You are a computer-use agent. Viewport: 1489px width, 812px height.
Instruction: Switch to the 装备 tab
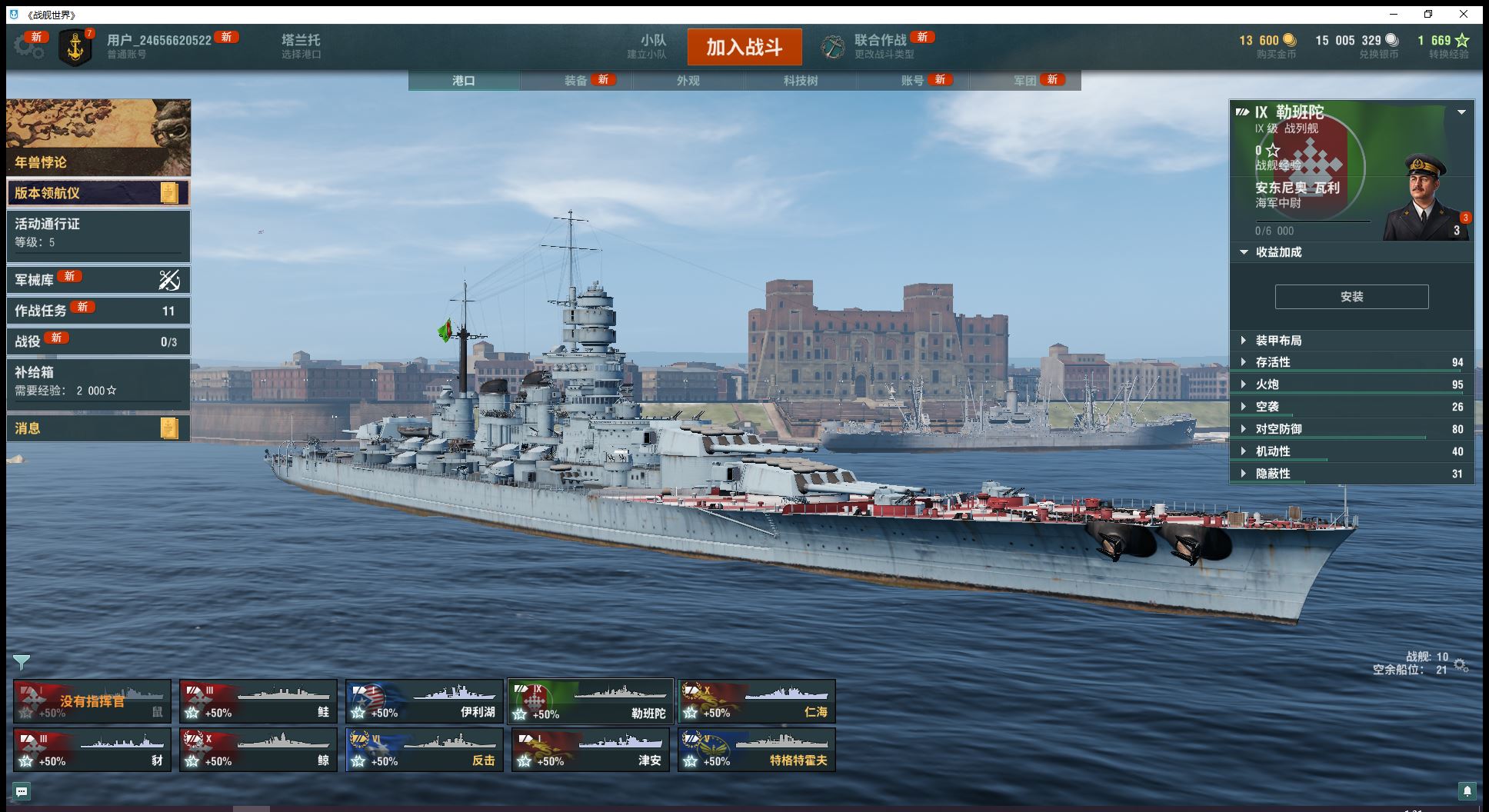576,81
